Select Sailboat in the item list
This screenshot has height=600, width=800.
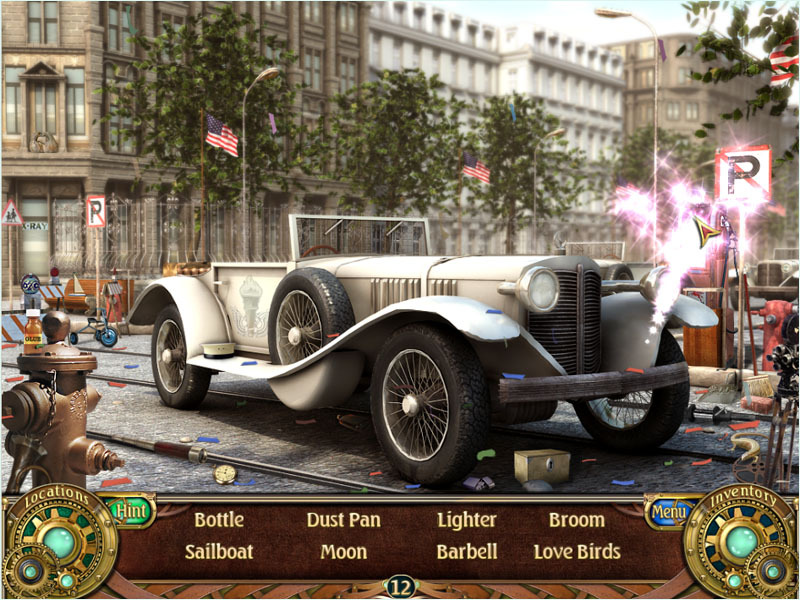[x=219, y=551]
